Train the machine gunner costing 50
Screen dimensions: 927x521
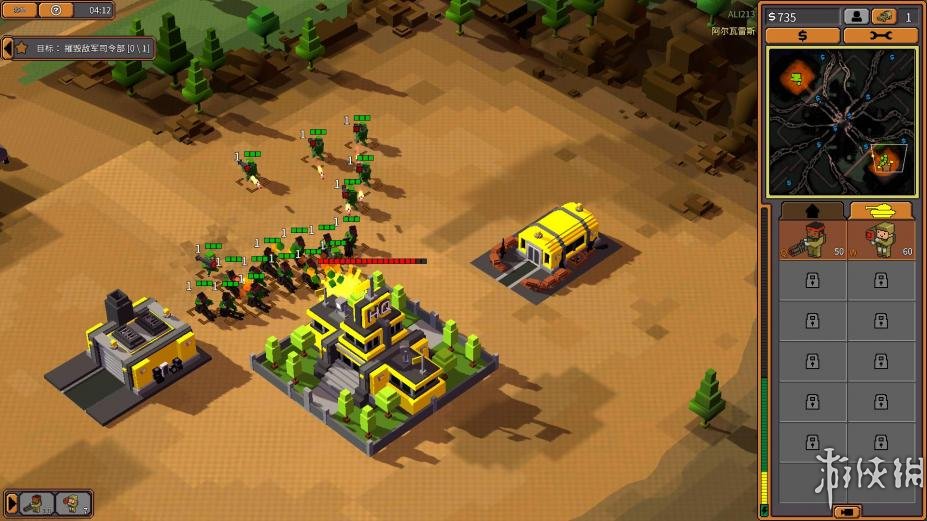point(812,241)
